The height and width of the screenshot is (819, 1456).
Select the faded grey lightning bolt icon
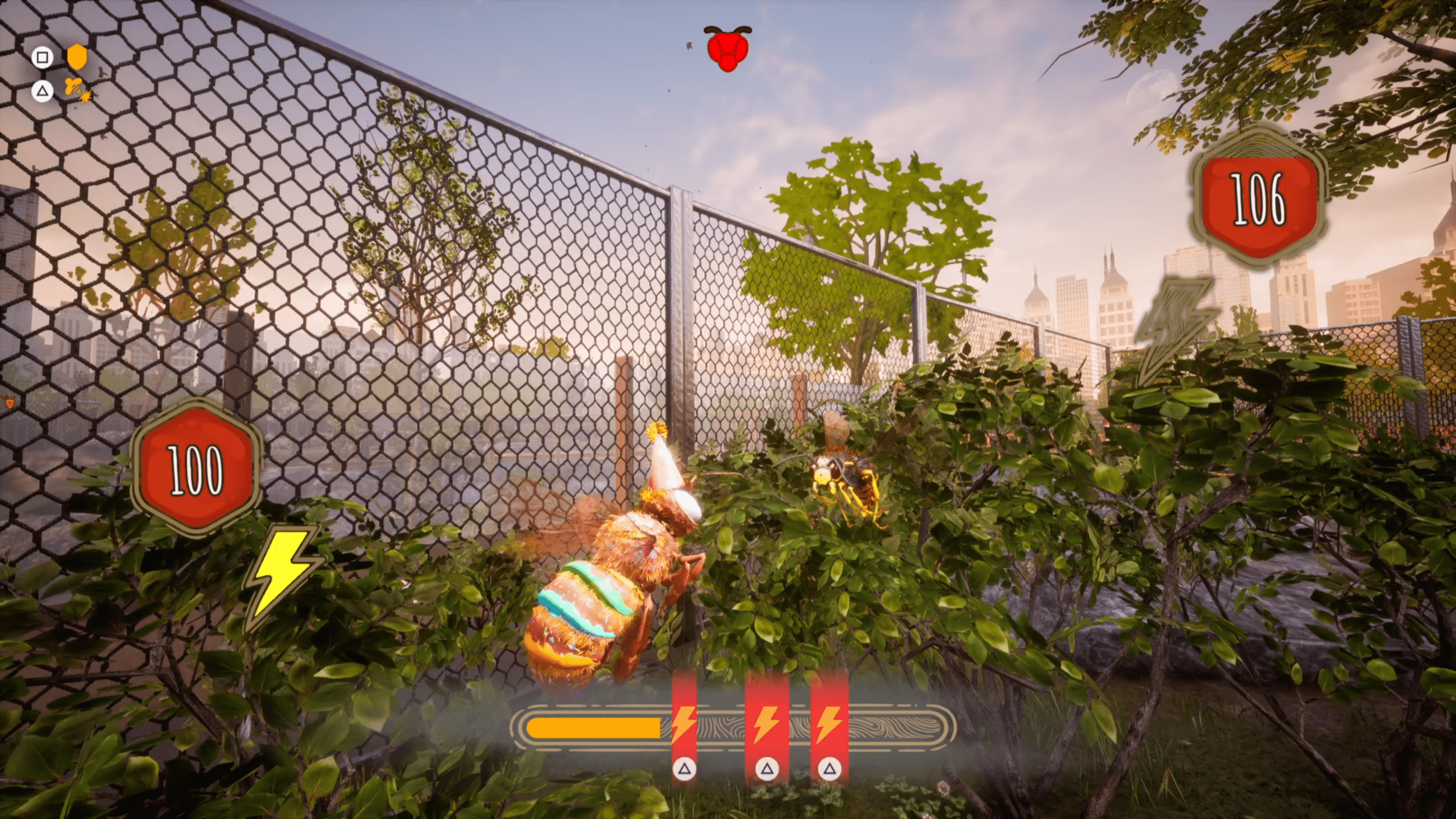pos(1174,328)
